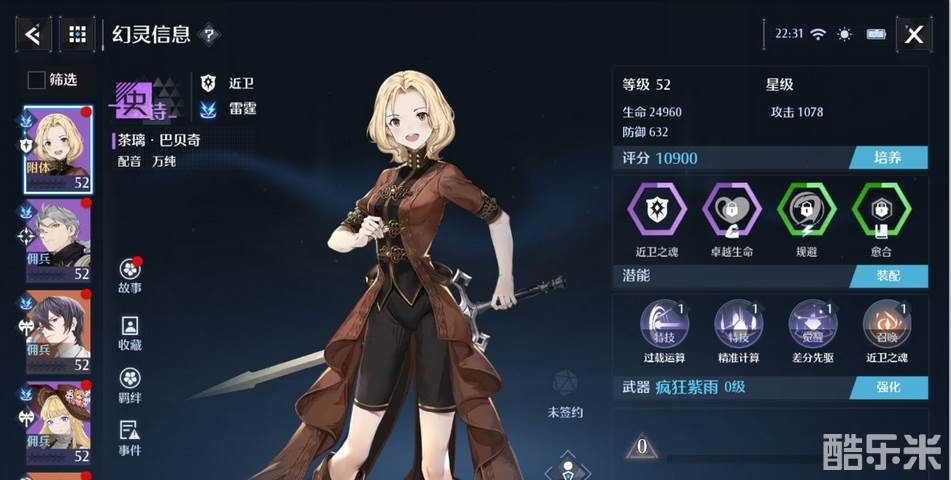Open the 事件 events section
The height and width of the screenshot is (480, 951).
pos(130,437)
